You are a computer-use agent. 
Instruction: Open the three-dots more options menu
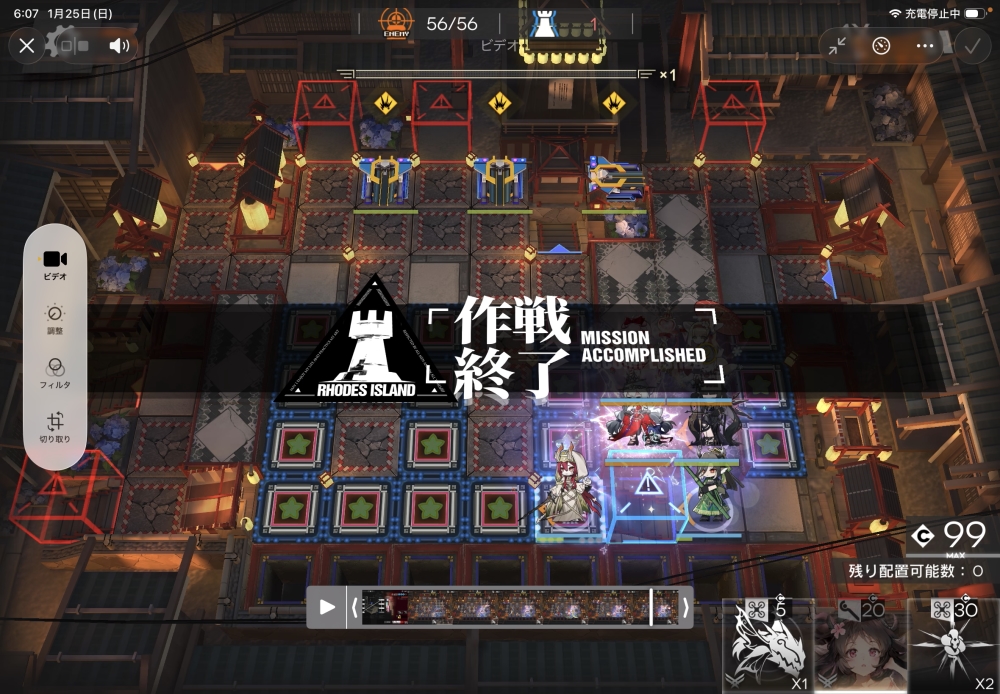(x=925, y=46)
